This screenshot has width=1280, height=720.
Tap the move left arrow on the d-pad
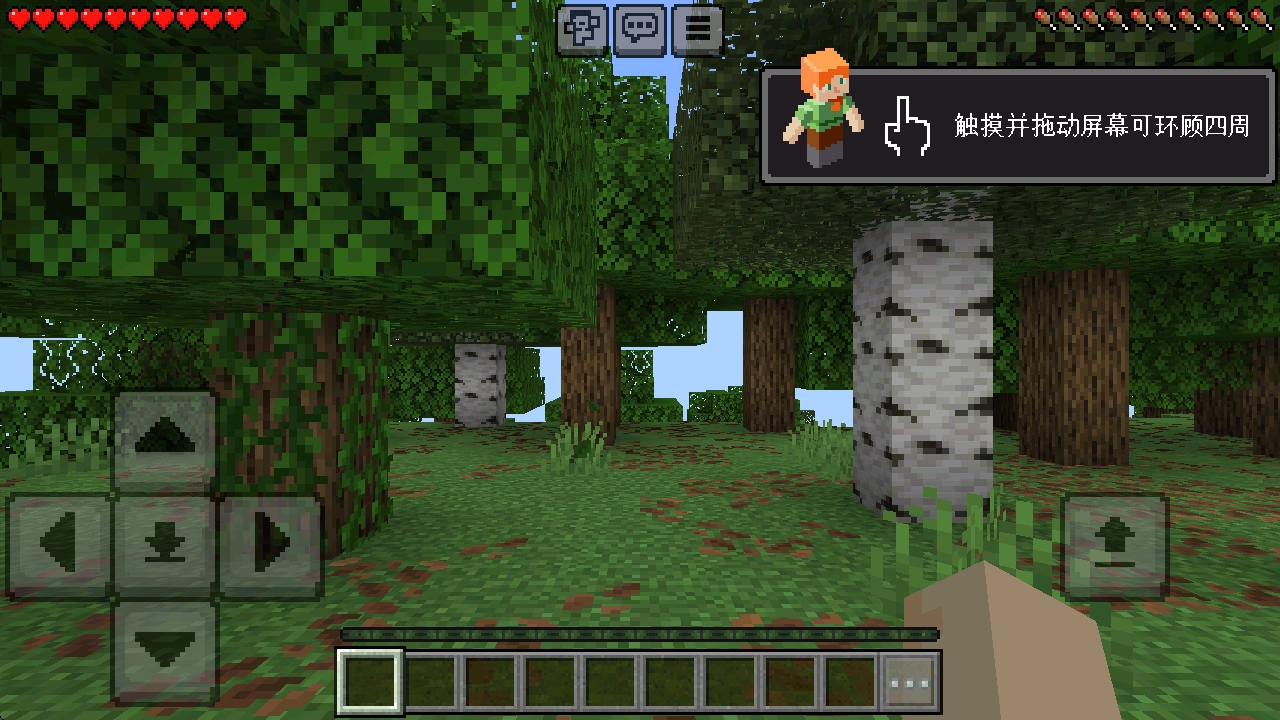click(x=59, y=545)
